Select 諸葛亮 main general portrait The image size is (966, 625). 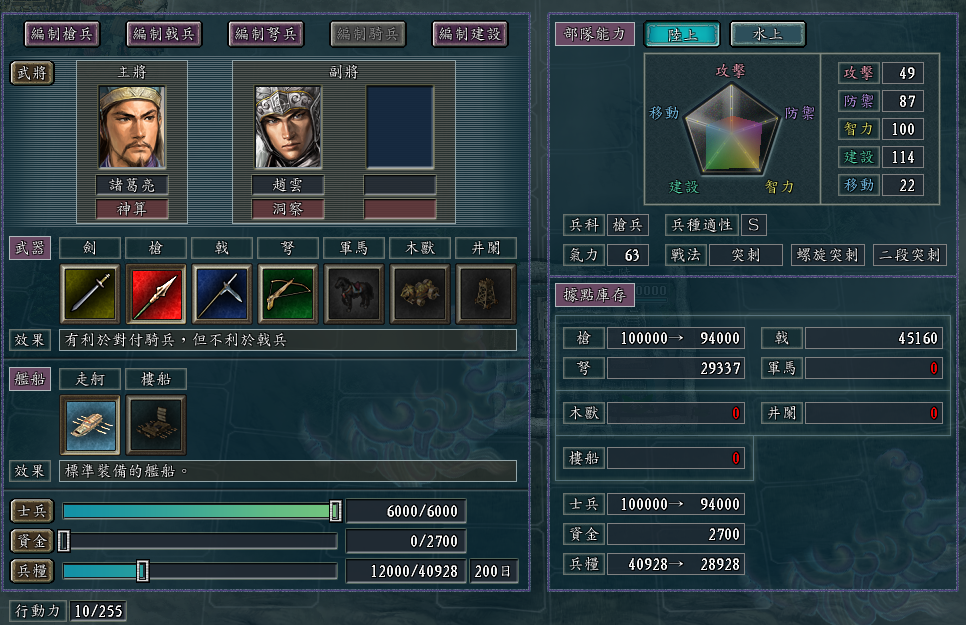click(131, 127)
